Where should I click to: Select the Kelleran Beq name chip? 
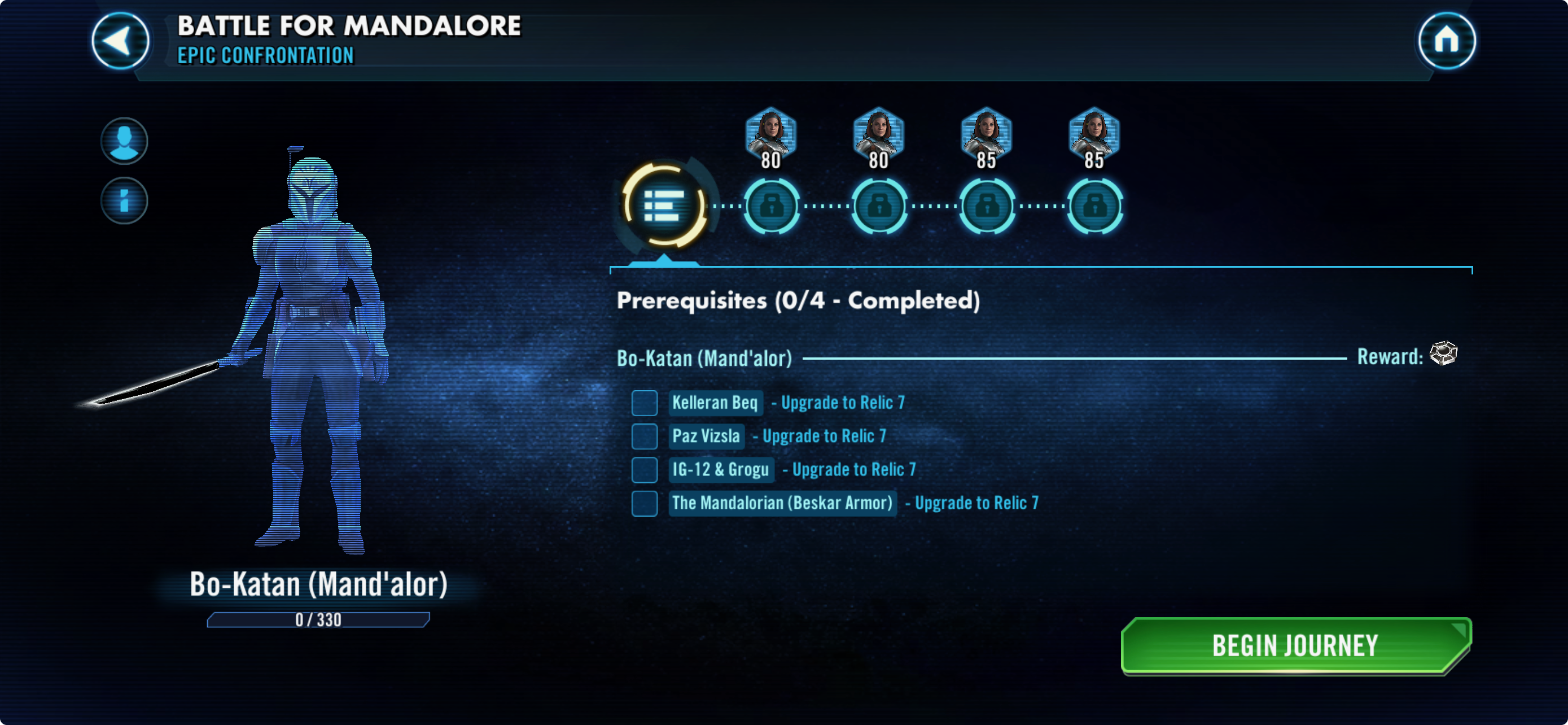click(x=715, y=403)
